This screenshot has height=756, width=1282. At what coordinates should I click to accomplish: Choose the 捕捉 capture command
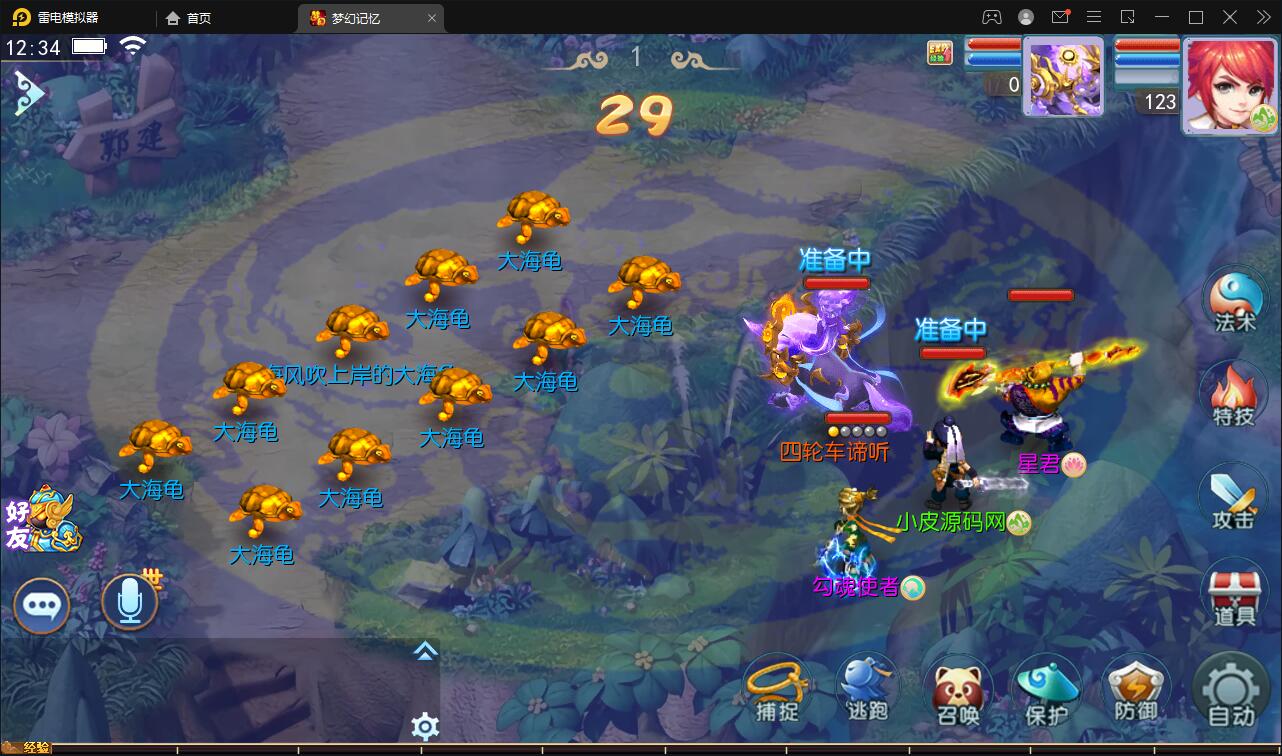coord(777,689)
